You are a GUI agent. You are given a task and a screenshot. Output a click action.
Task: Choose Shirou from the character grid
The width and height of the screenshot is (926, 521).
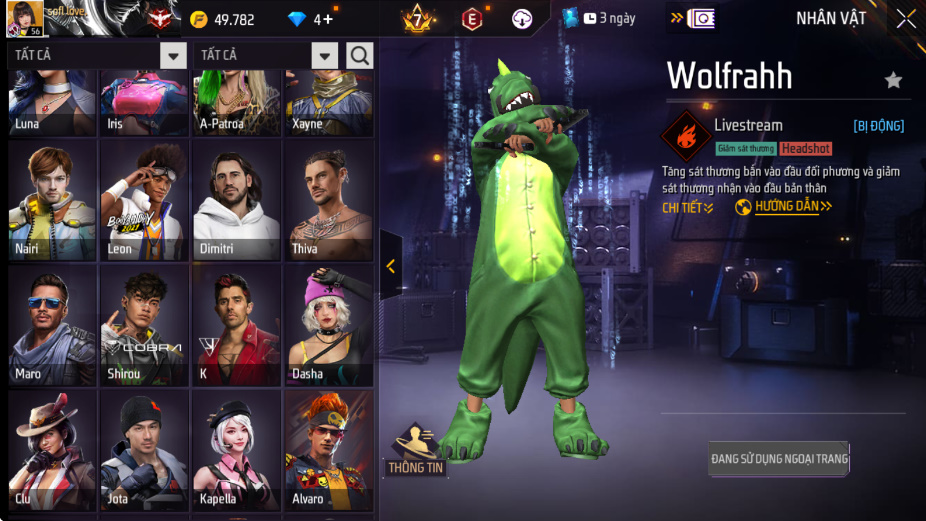[x=145, y=326]
